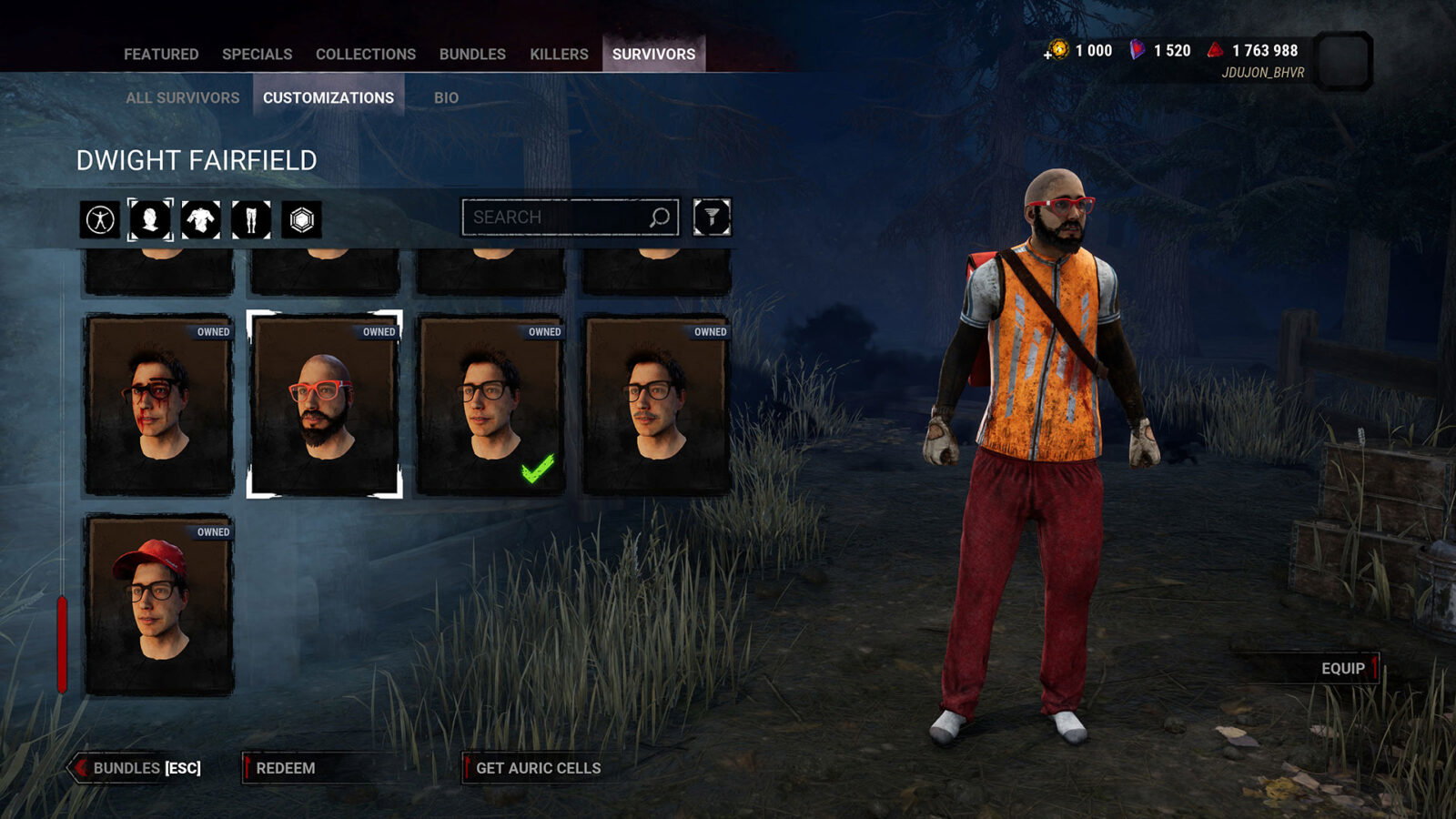Screen dimensions: 1456x819
Task: Choose the legs customization filter icon
Action: 250,217
